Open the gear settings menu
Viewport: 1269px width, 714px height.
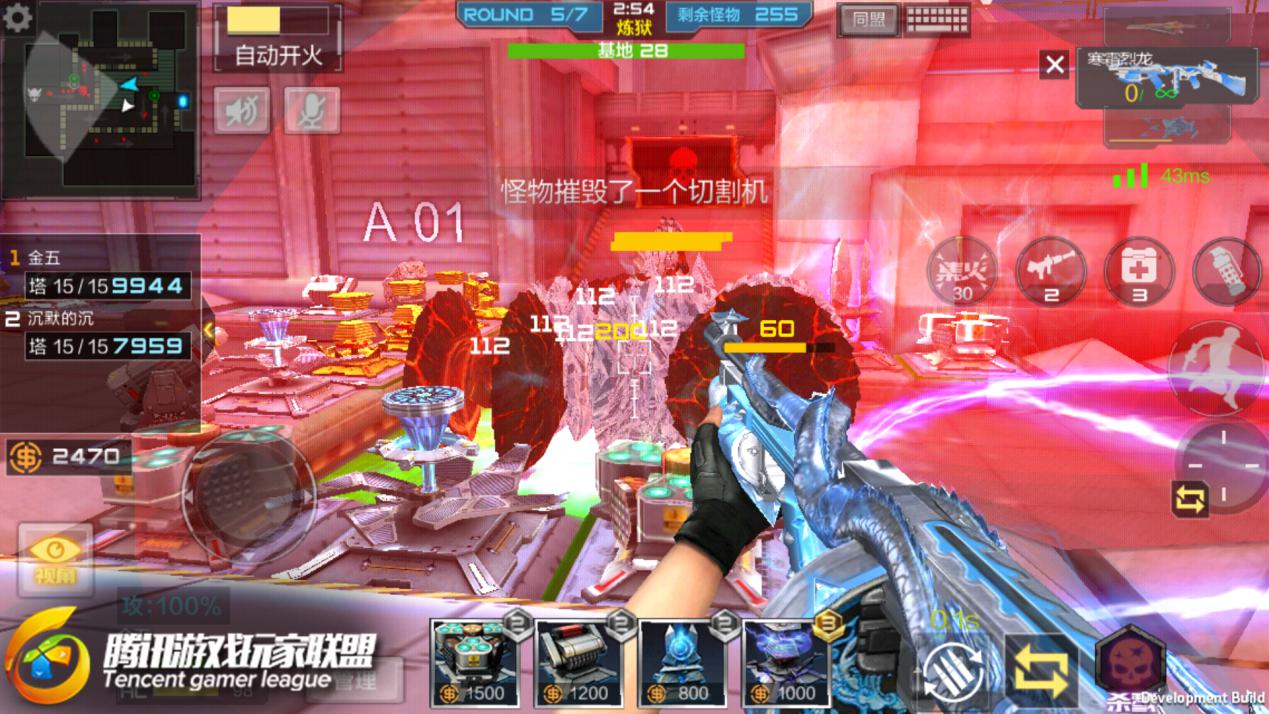pyautogui.click(x=17, y=17)
